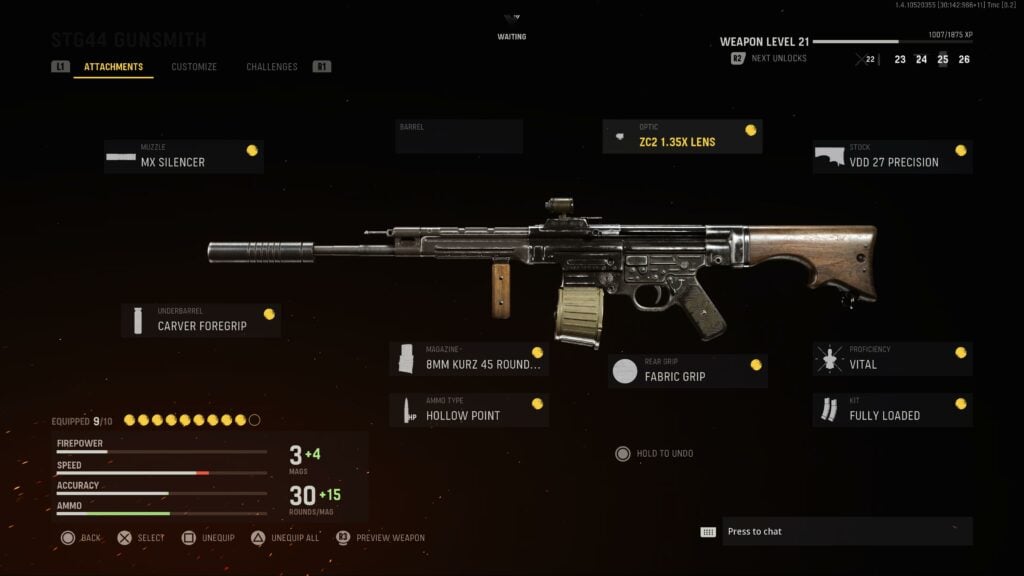
Task: Select the Vital proficiency slot
Action: [892, 359]
